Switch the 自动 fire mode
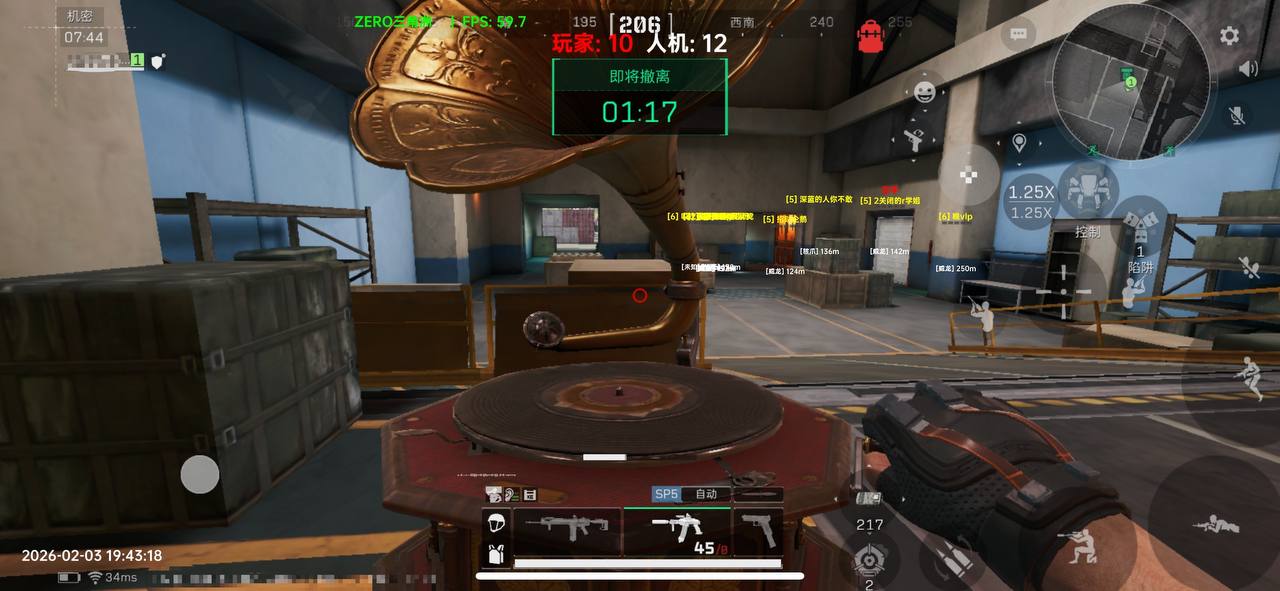Image resolution: width=1280 pixels, height=591 pixels. coord(706,494)
